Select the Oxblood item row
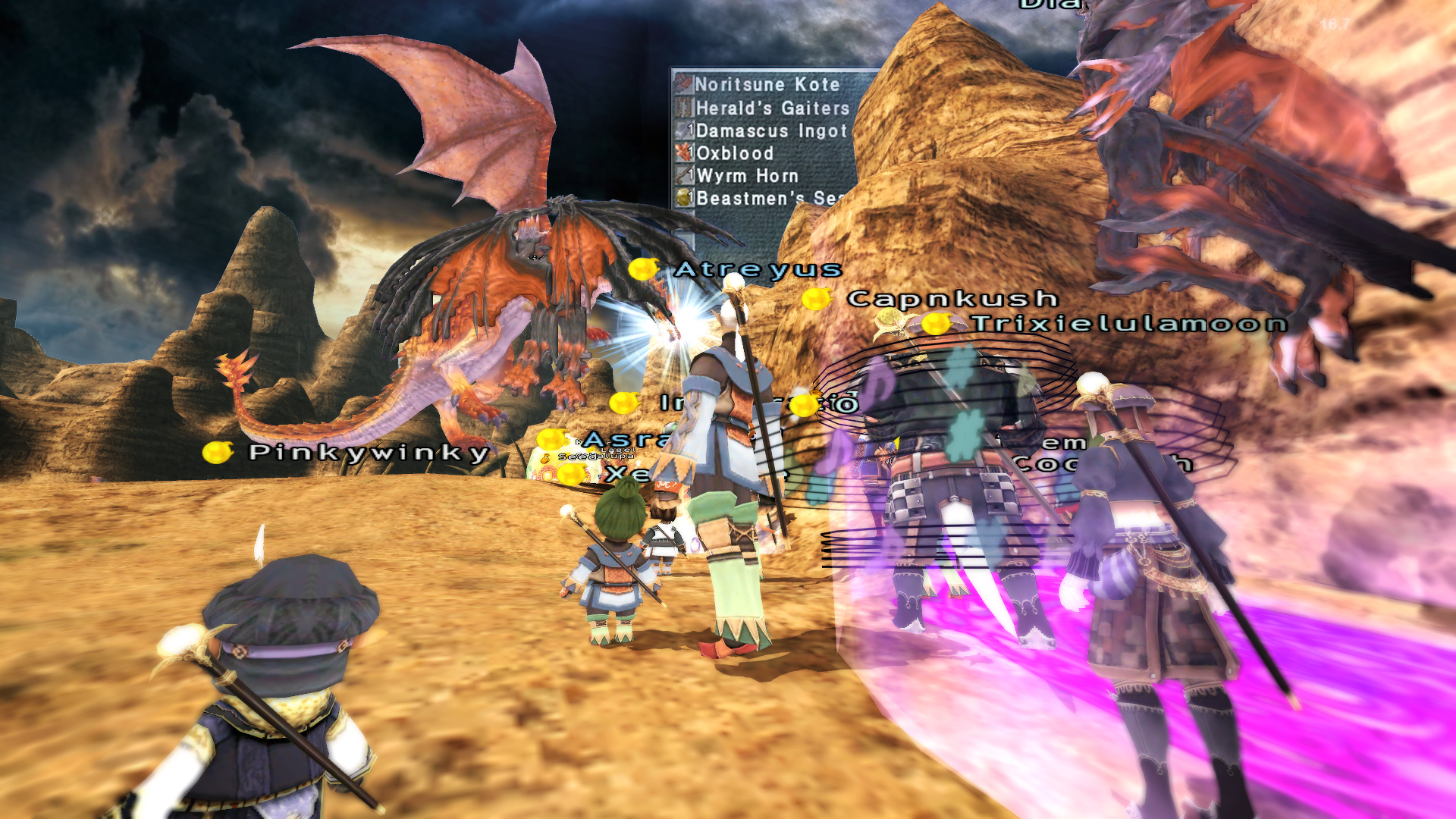This screenshot has height=819, width=1456. point(734,153)
